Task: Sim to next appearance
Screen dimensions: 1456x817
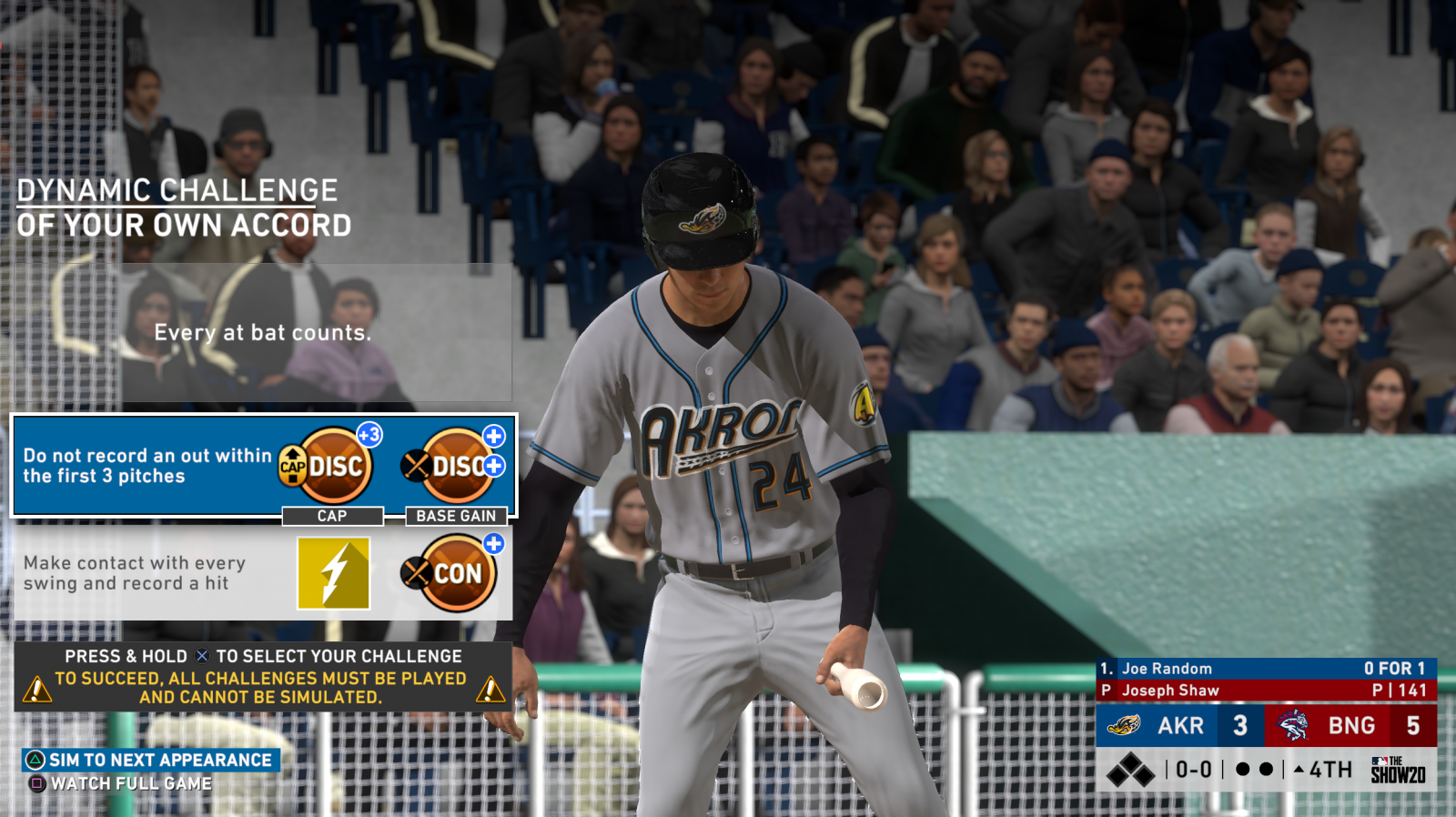Action: click(151, 760)
